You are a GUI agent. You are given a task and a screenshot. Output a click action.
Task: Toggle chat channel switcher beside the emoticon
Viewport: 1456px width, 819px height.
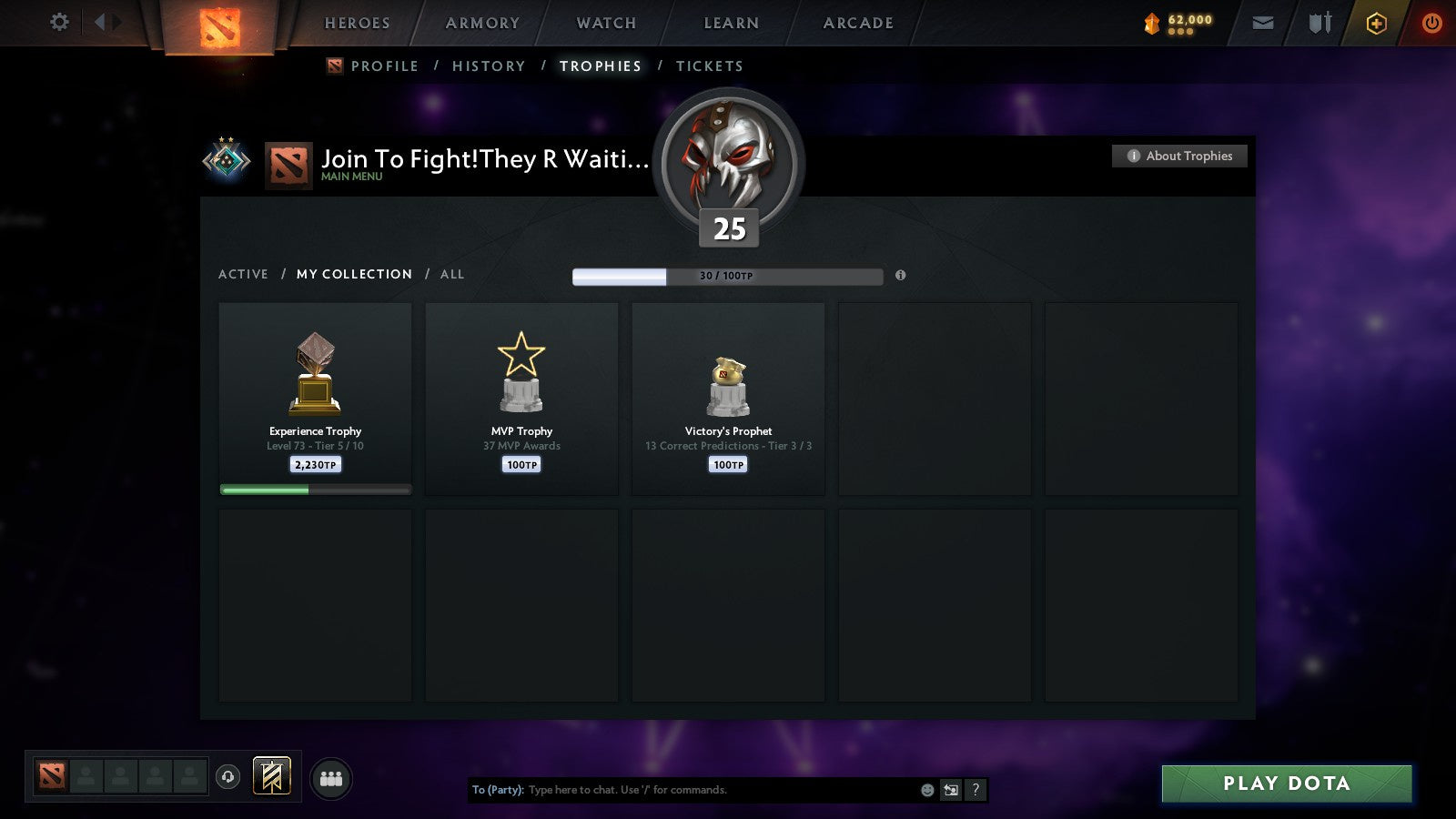point(949,790)
